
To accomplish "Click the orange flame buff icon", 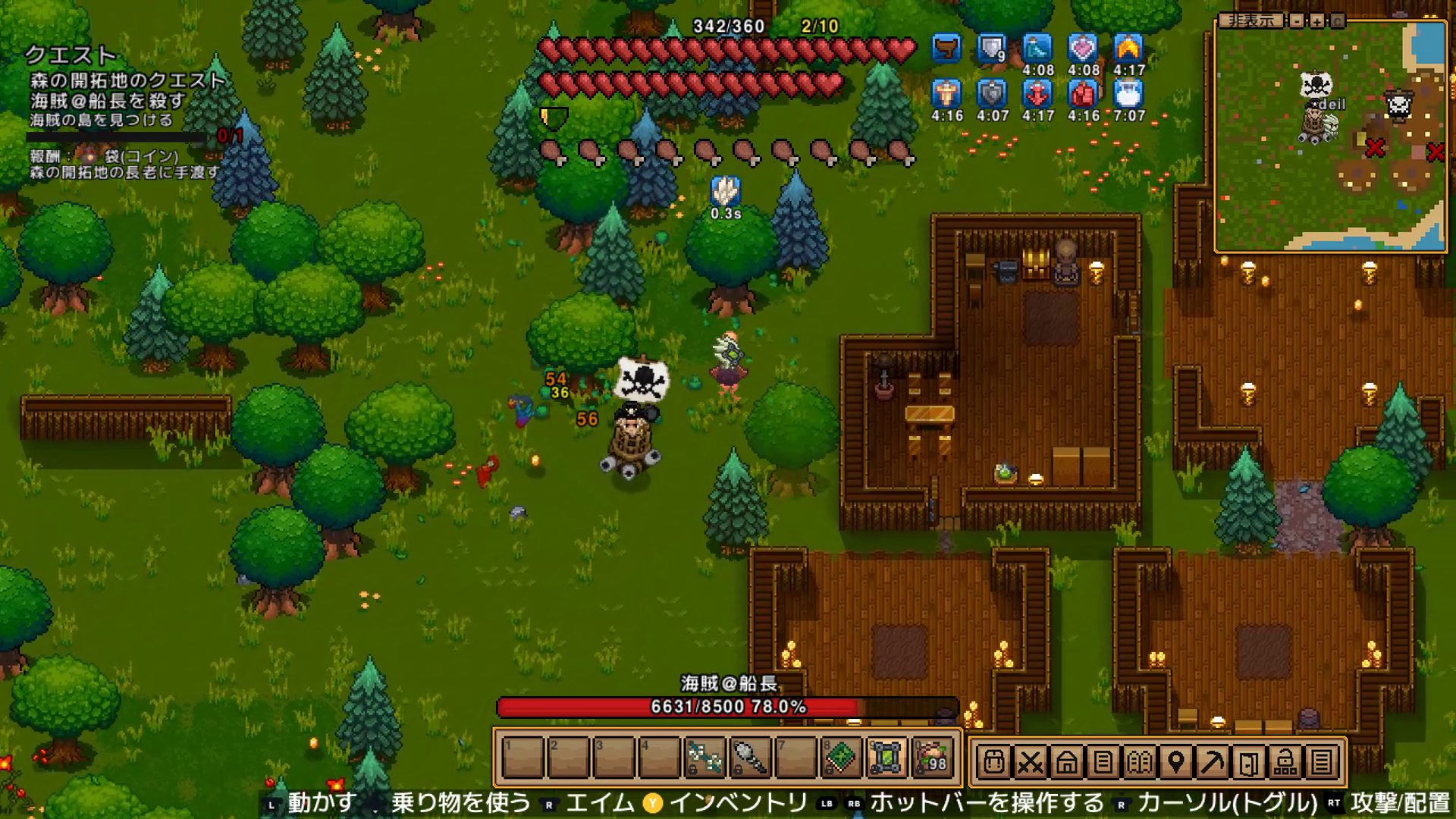I will [x=1128, y=49].
